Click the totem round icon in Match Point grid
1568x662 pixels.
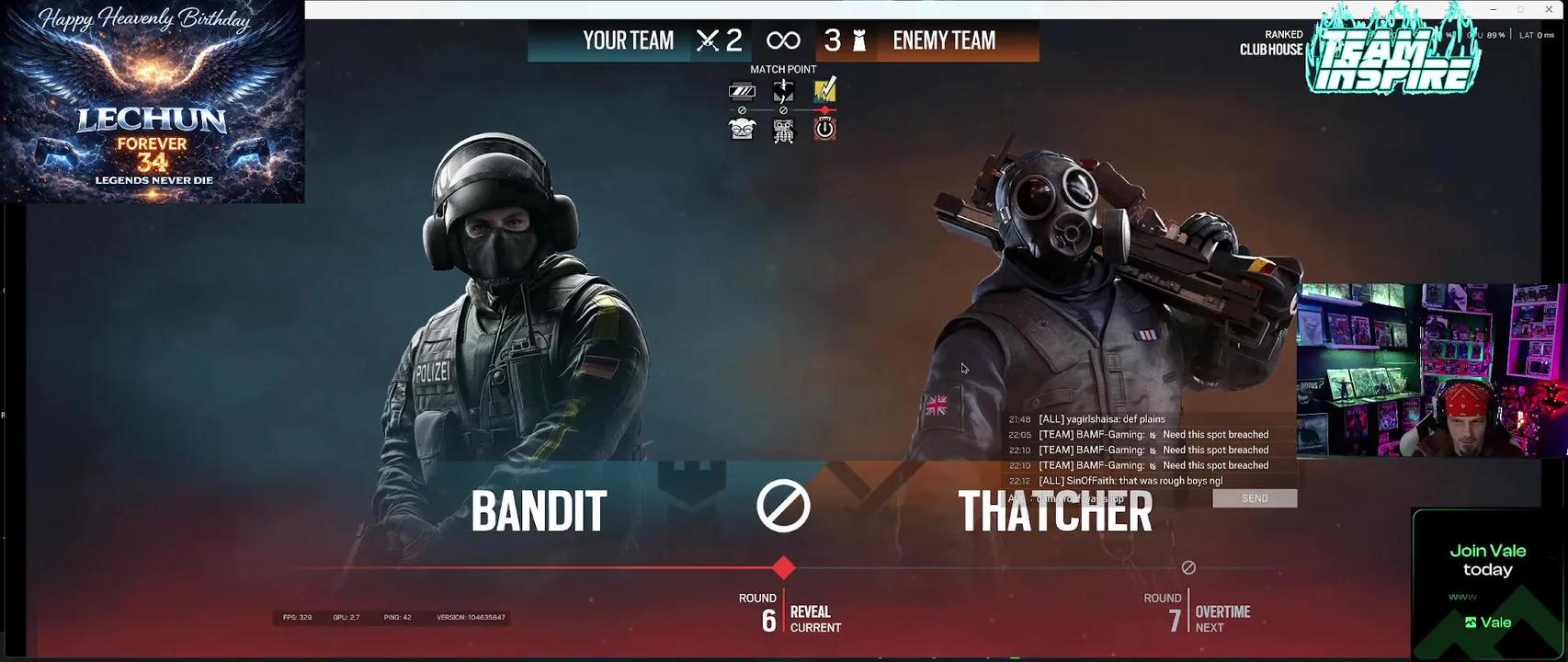point(783,129)
